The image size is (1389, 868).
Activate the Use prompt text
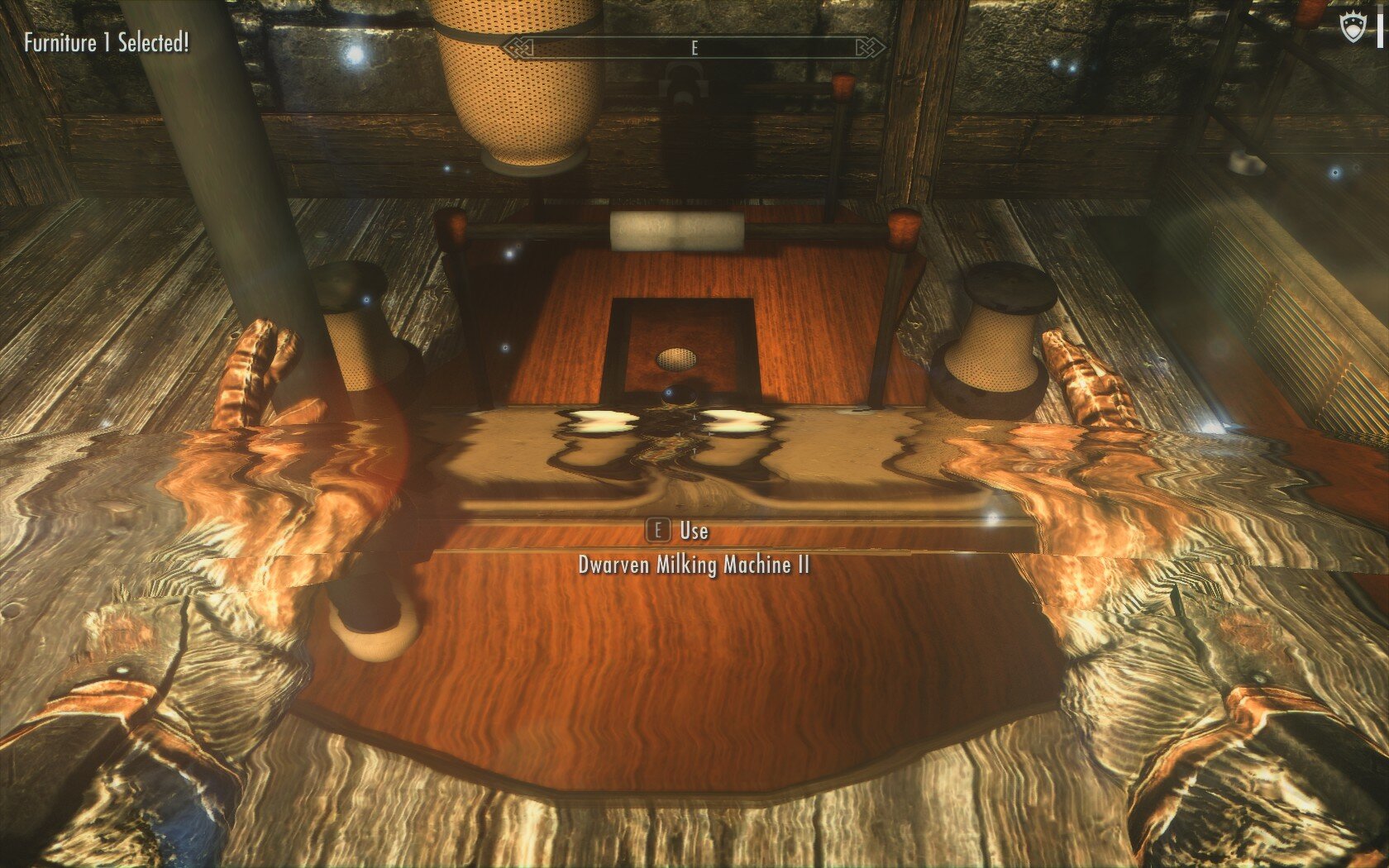[693, 533]
